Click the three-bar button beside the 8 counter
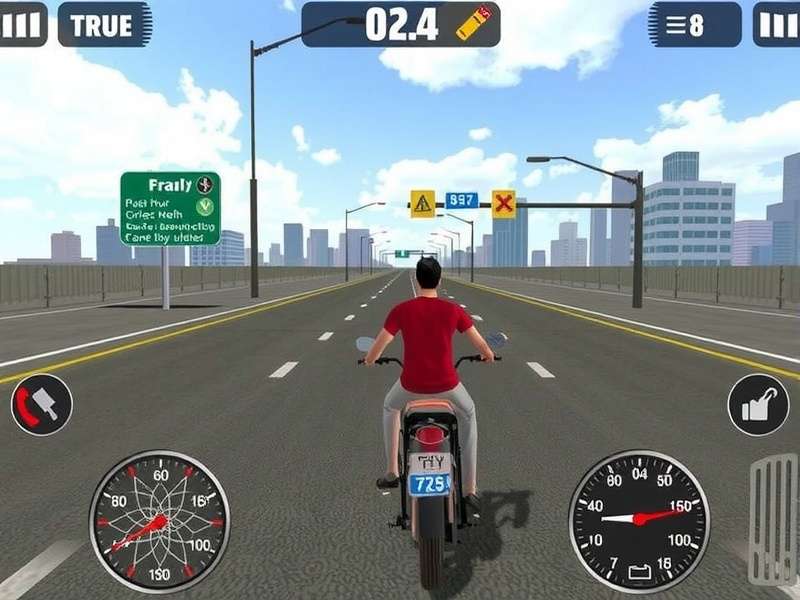Image resolution: width=800 pixels, height=600 pixels. coord(776,25)
